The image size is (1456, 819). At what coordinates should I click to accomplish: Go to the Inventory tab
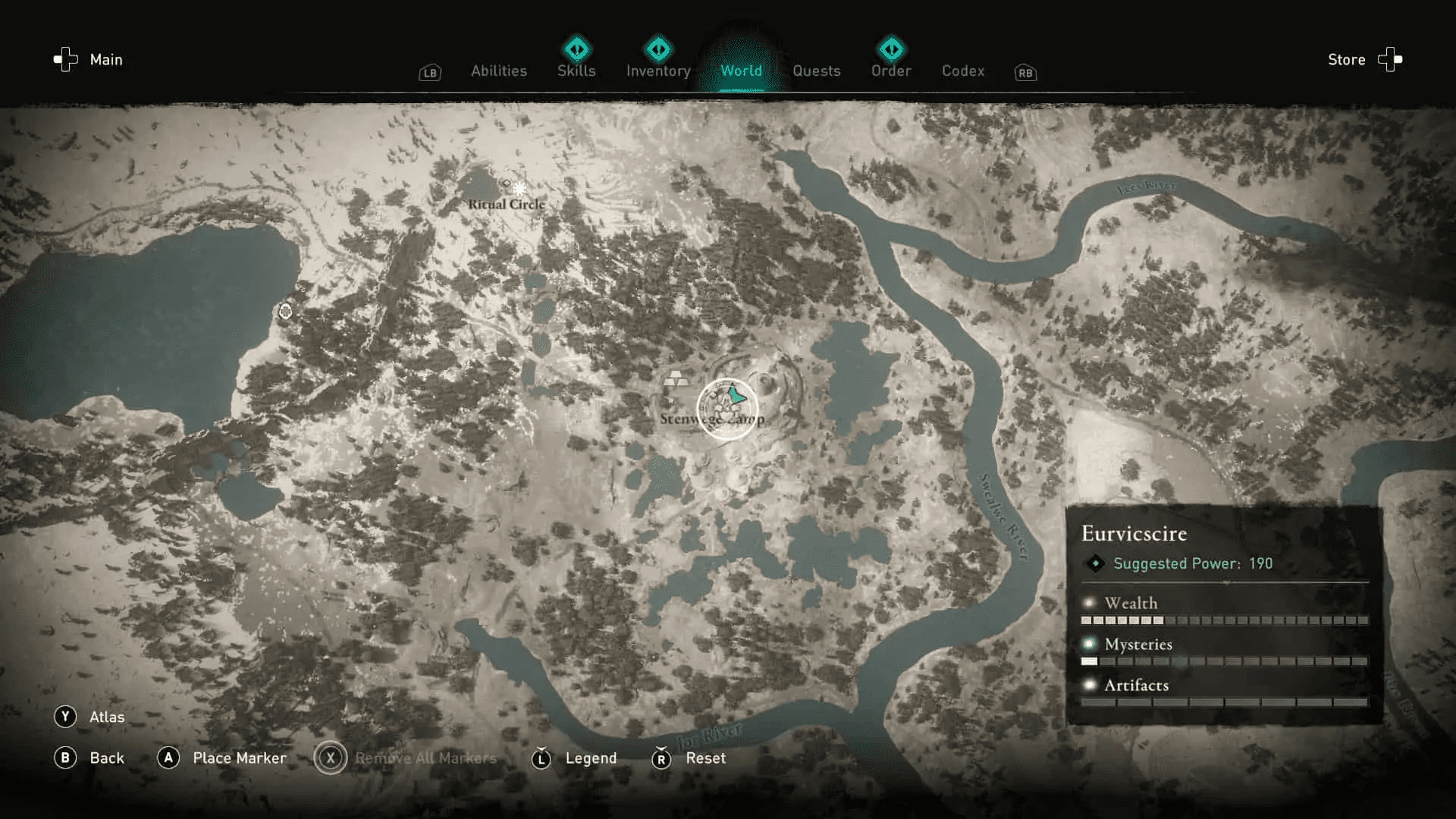658,71
